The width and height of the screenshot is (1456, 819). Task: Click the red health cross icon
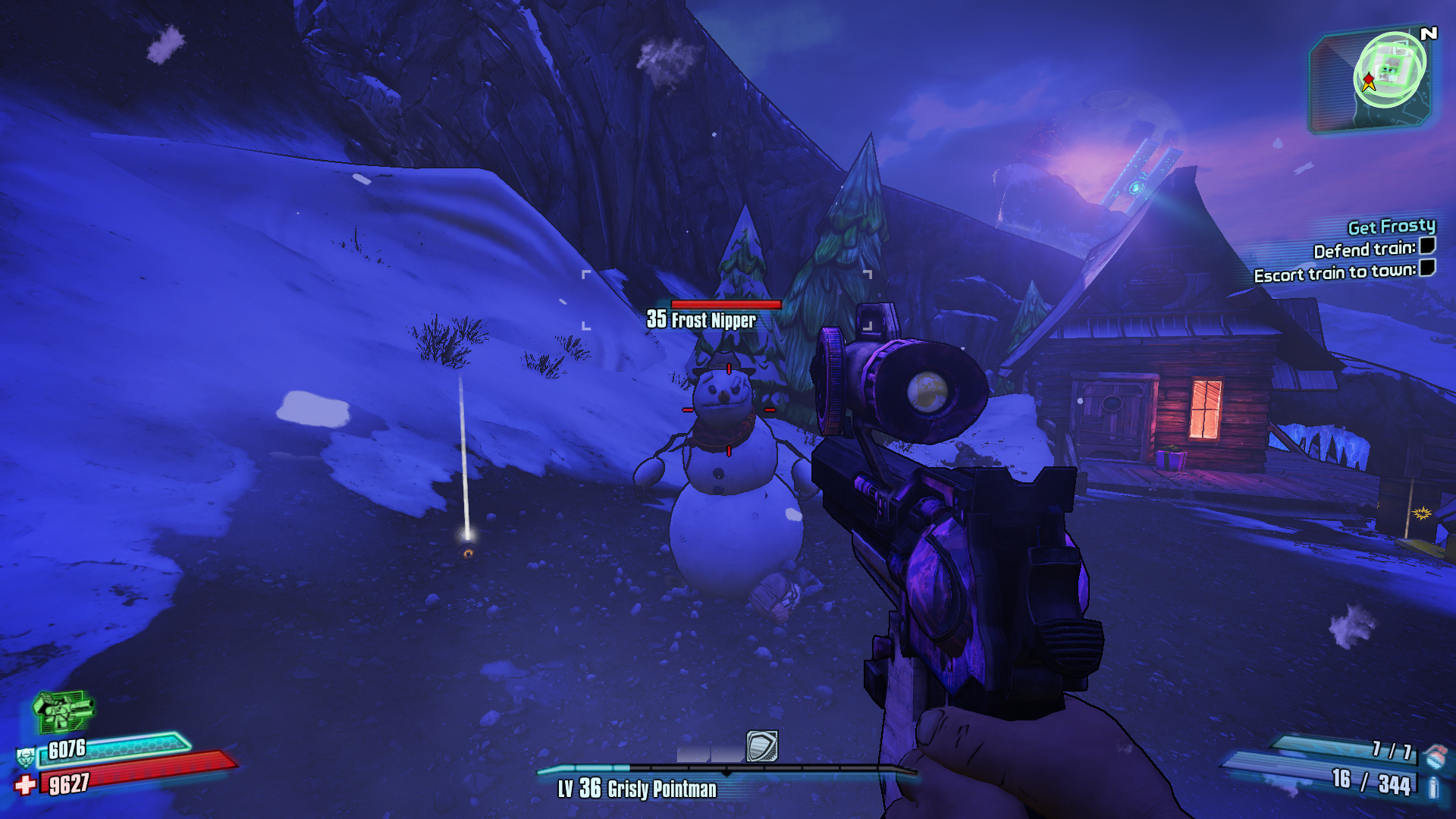(x=25, y=784)
